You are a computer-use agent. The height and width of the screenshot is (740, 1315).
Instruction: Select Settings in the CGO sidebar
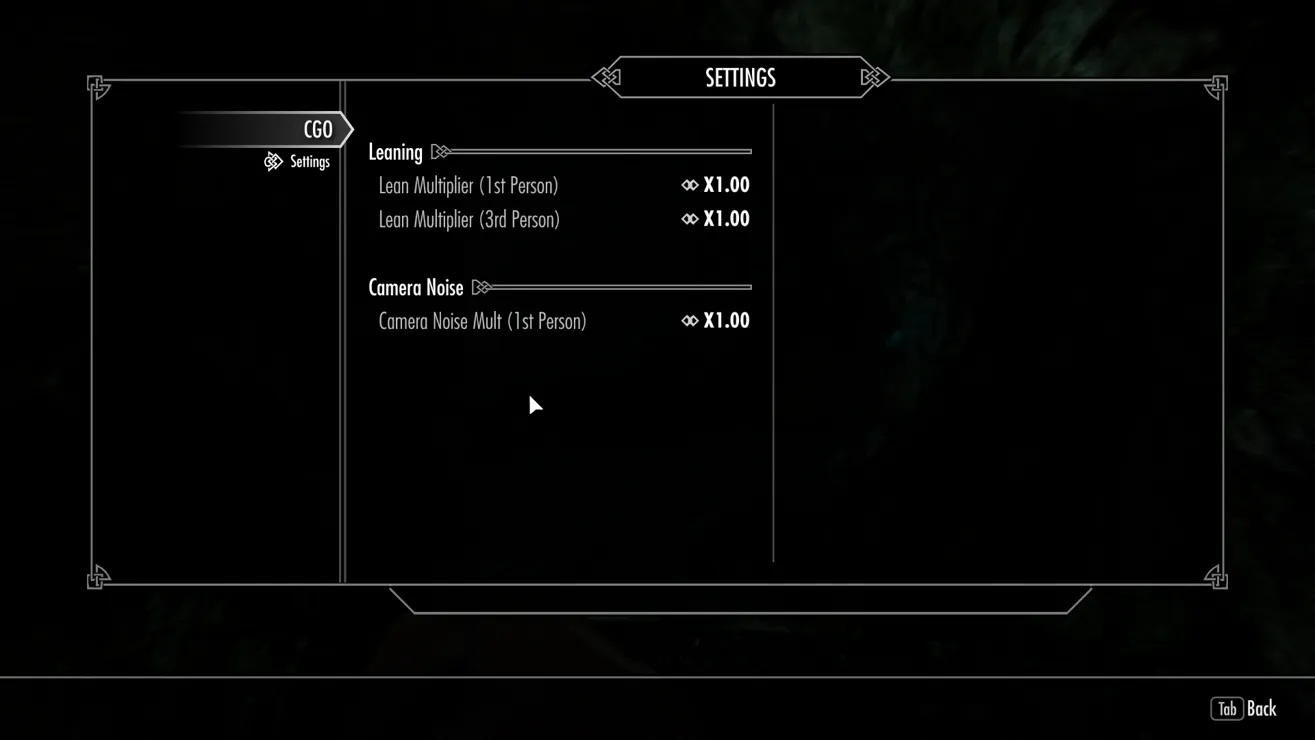point(310,161)
